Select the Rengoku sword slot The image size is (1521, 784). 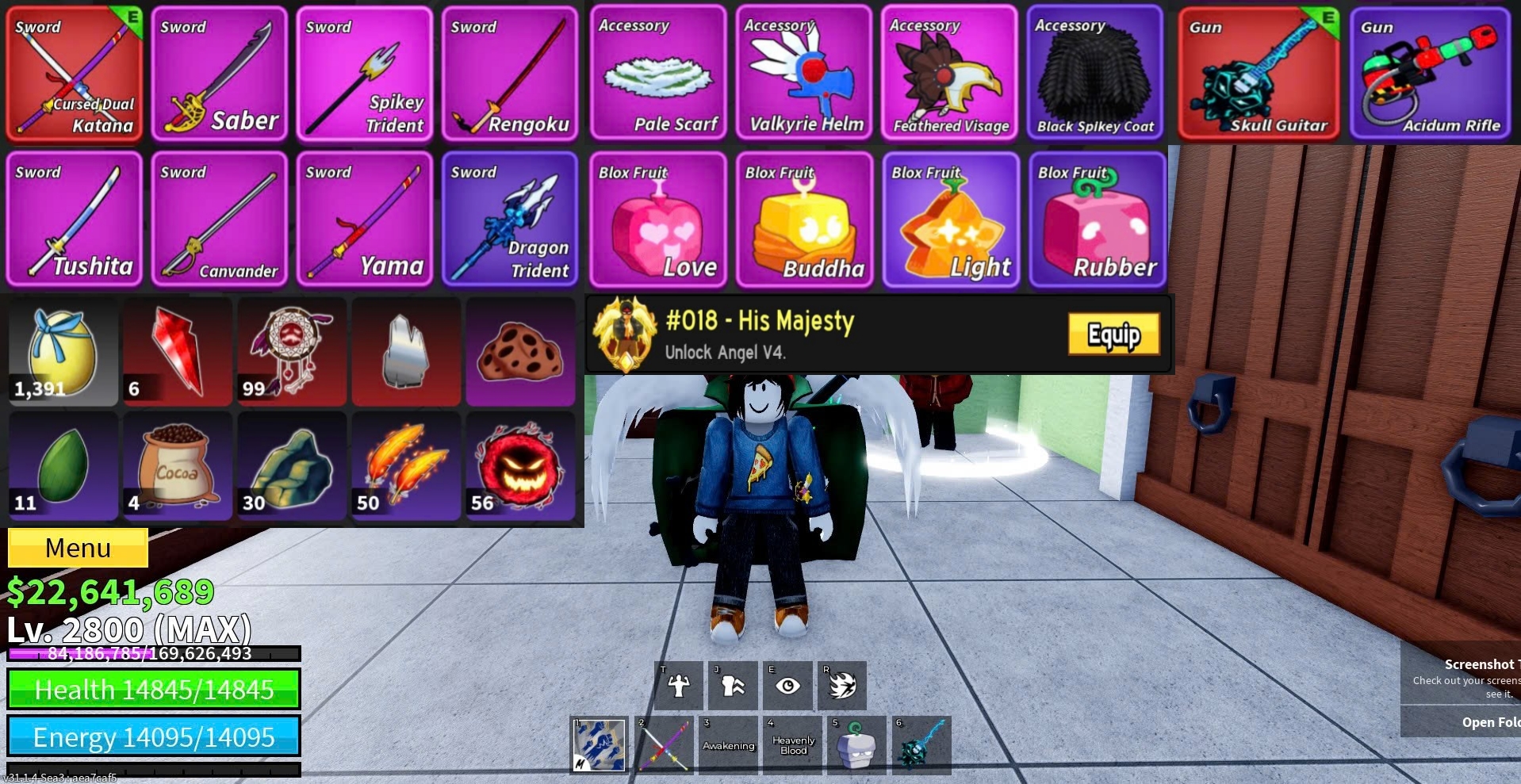click(510, 74)
